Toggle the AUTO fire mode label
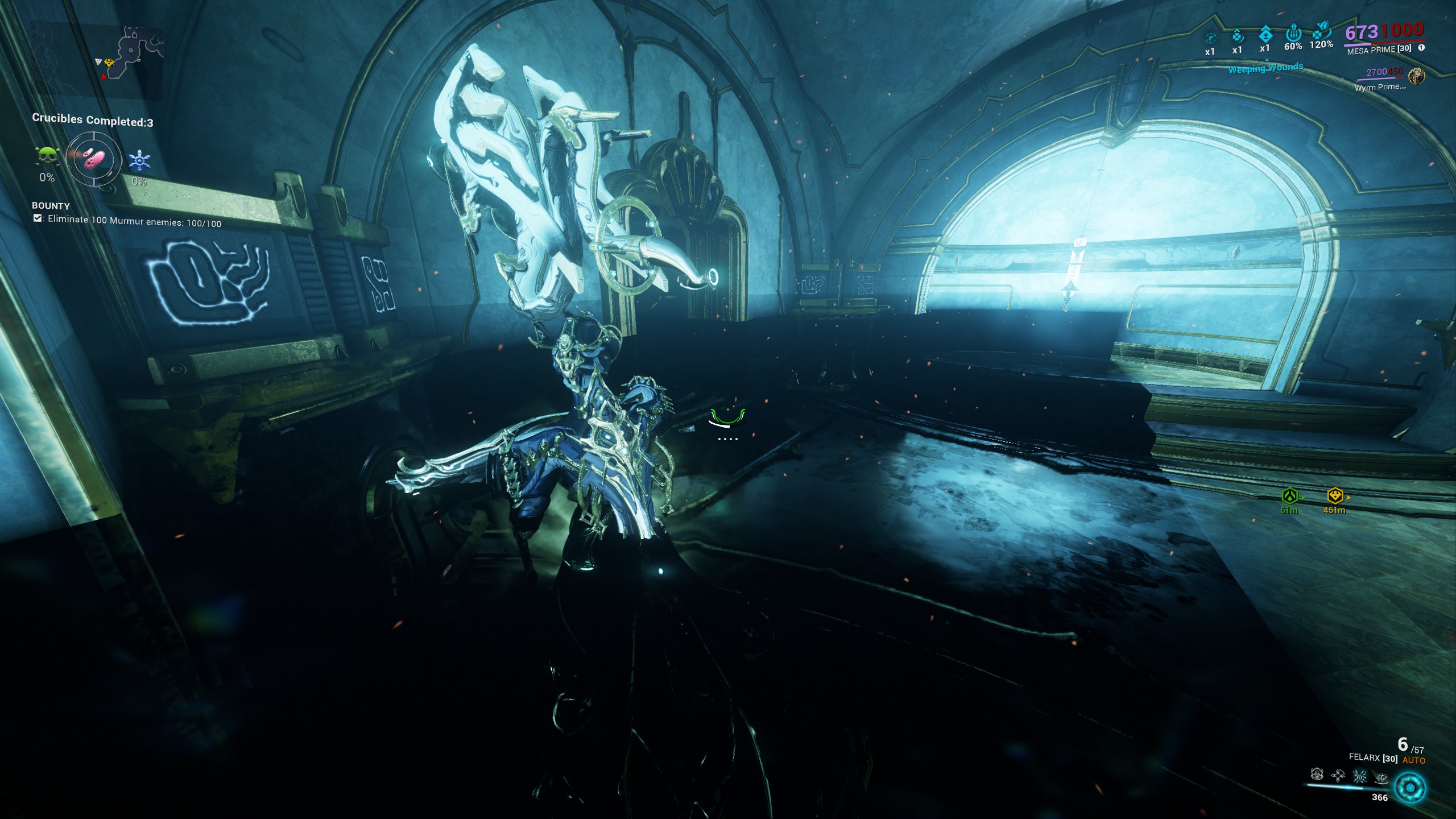The height and width of the screenshot is (819, 1456). (1414, 760)
